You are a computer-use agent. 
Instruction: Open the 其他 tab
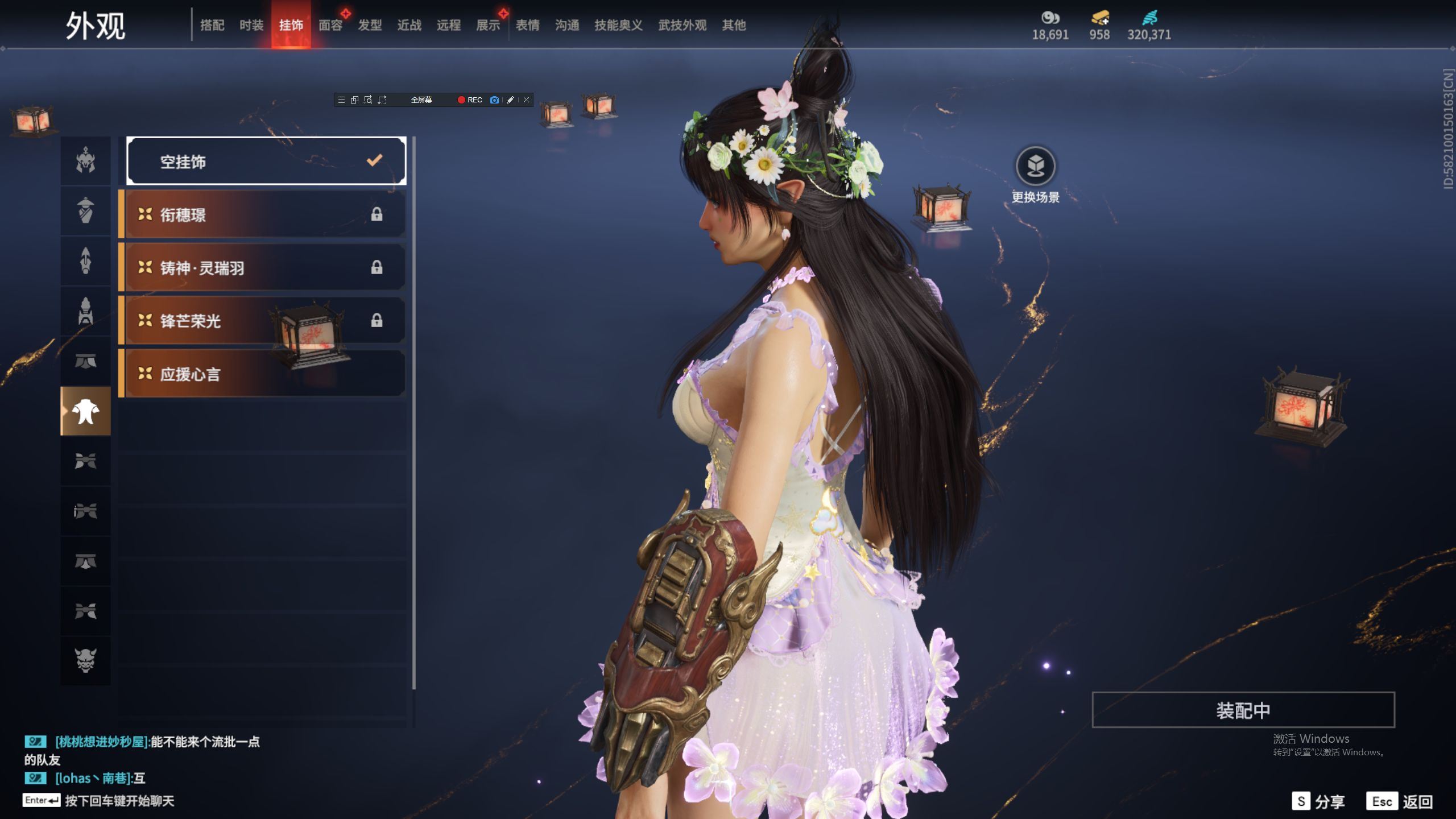point(734,25)
